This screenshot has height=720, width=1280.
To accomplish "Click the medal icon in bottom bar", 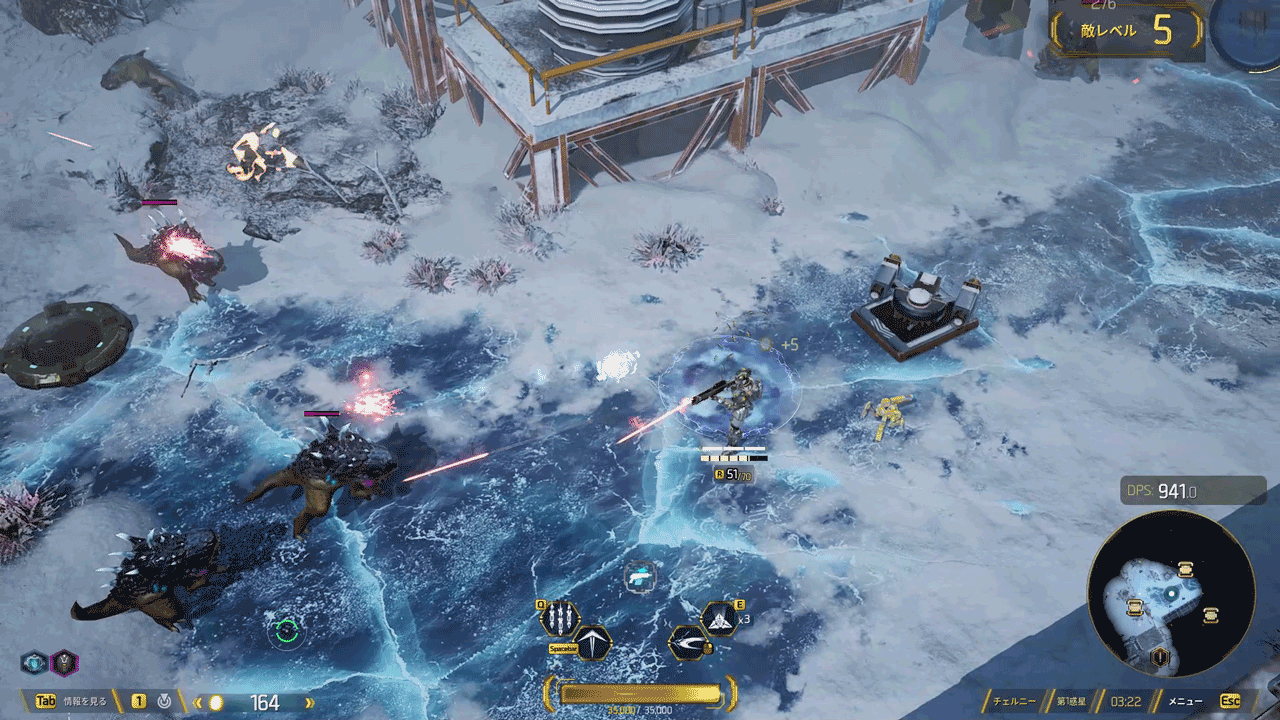I will [x=164, y=702].
